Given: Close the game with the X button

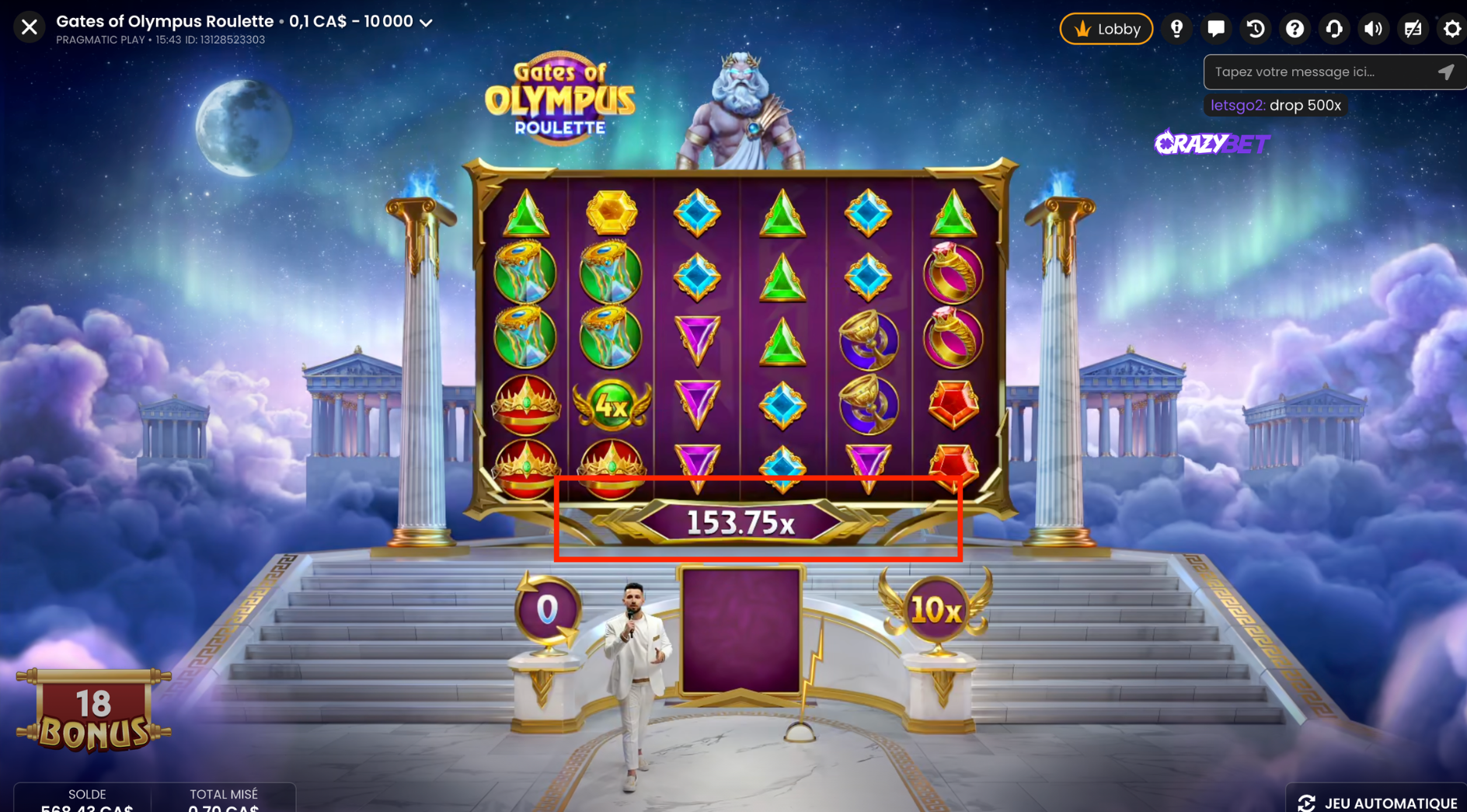Looking at the screenshot, I should coord(30,27).
